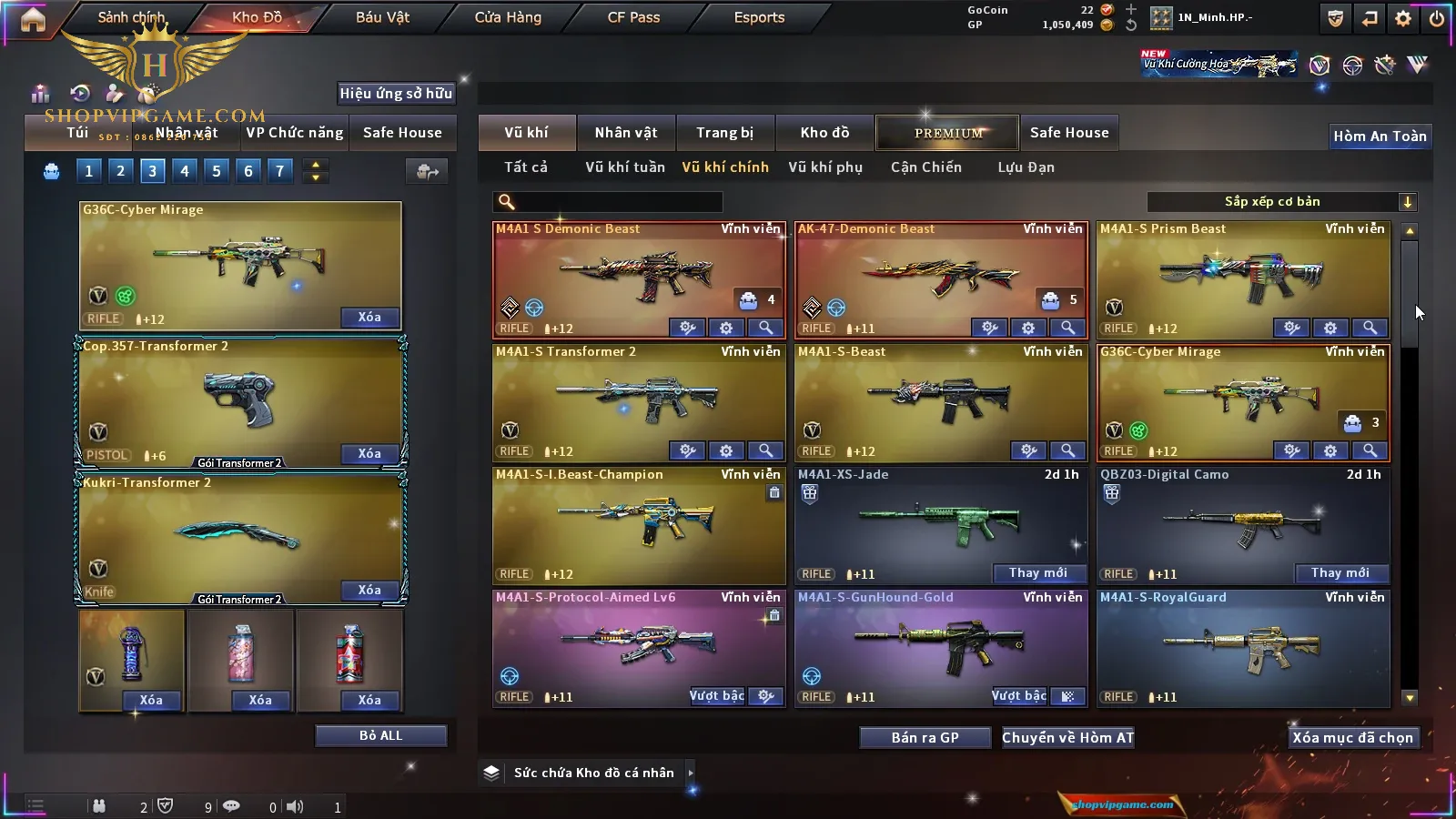Open the settings gear icon
This screenshot has height=819, width=1456.
(1403, 18)
